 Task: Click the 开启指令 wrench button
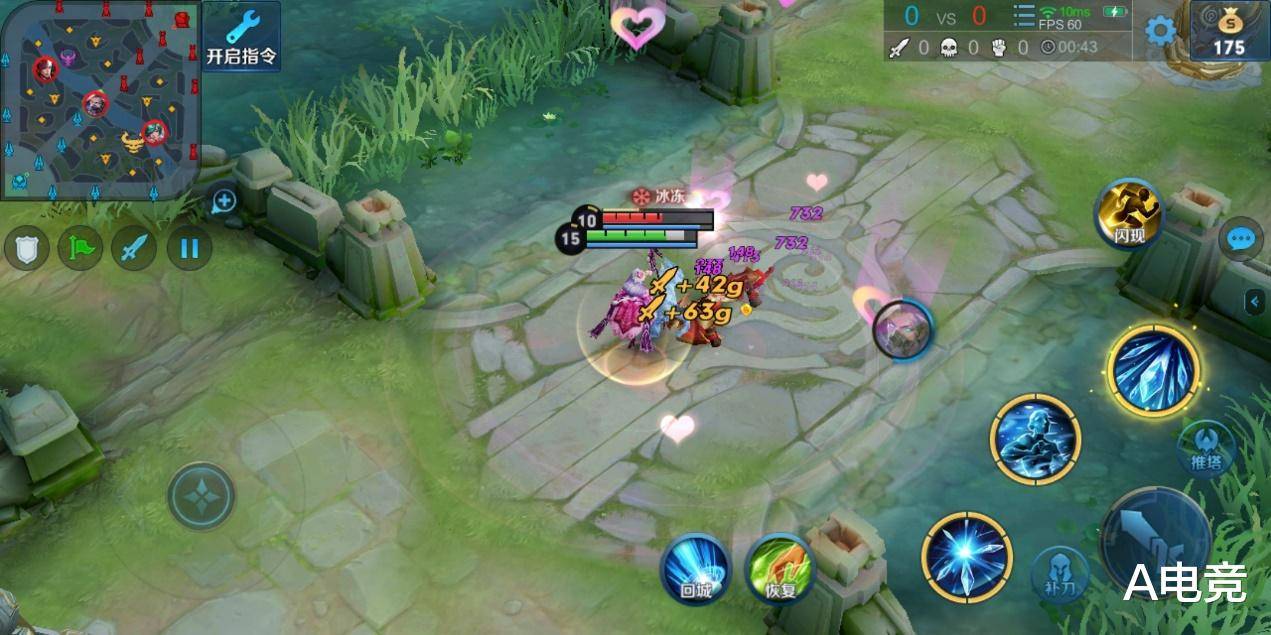point(242,37)
